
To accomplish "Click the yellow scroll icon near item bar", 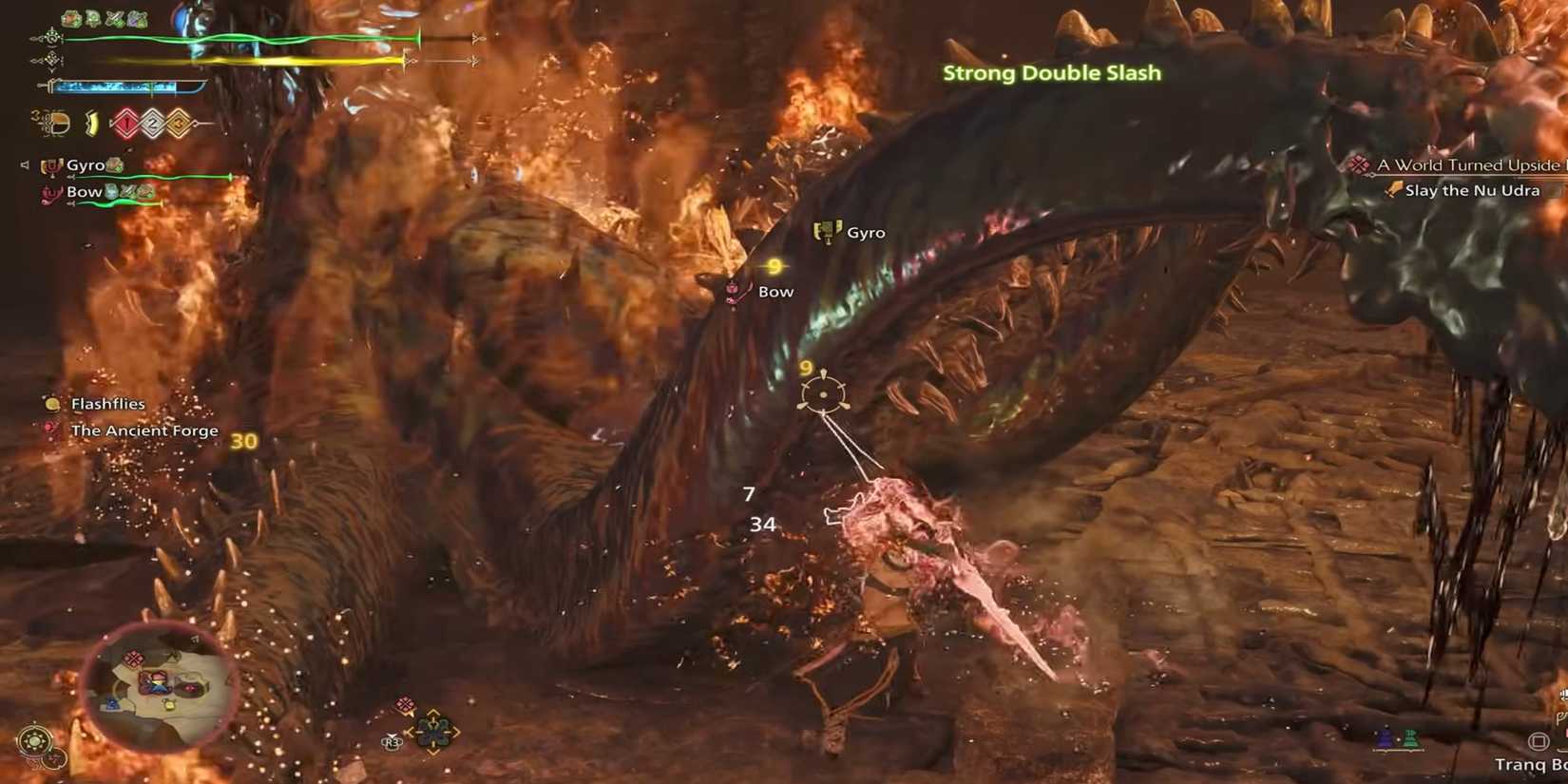I will point(90,123).
